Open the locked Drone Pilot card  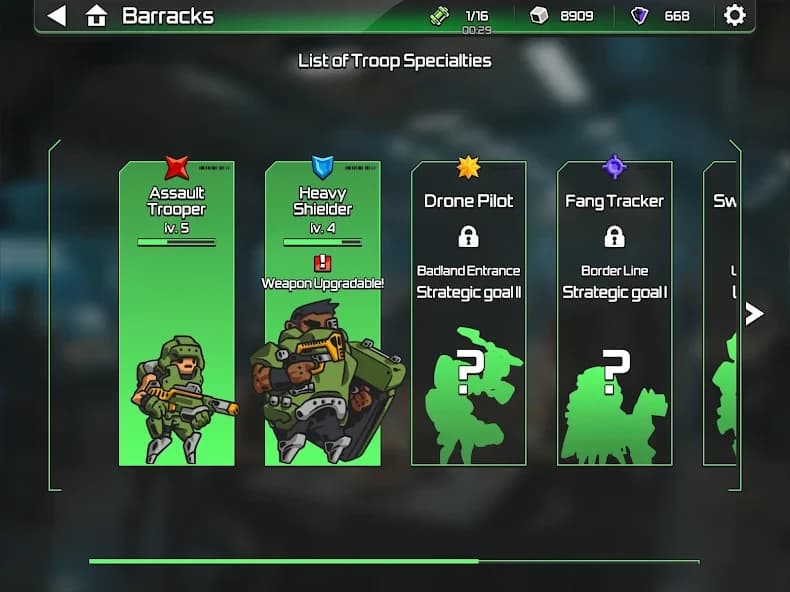468,313
